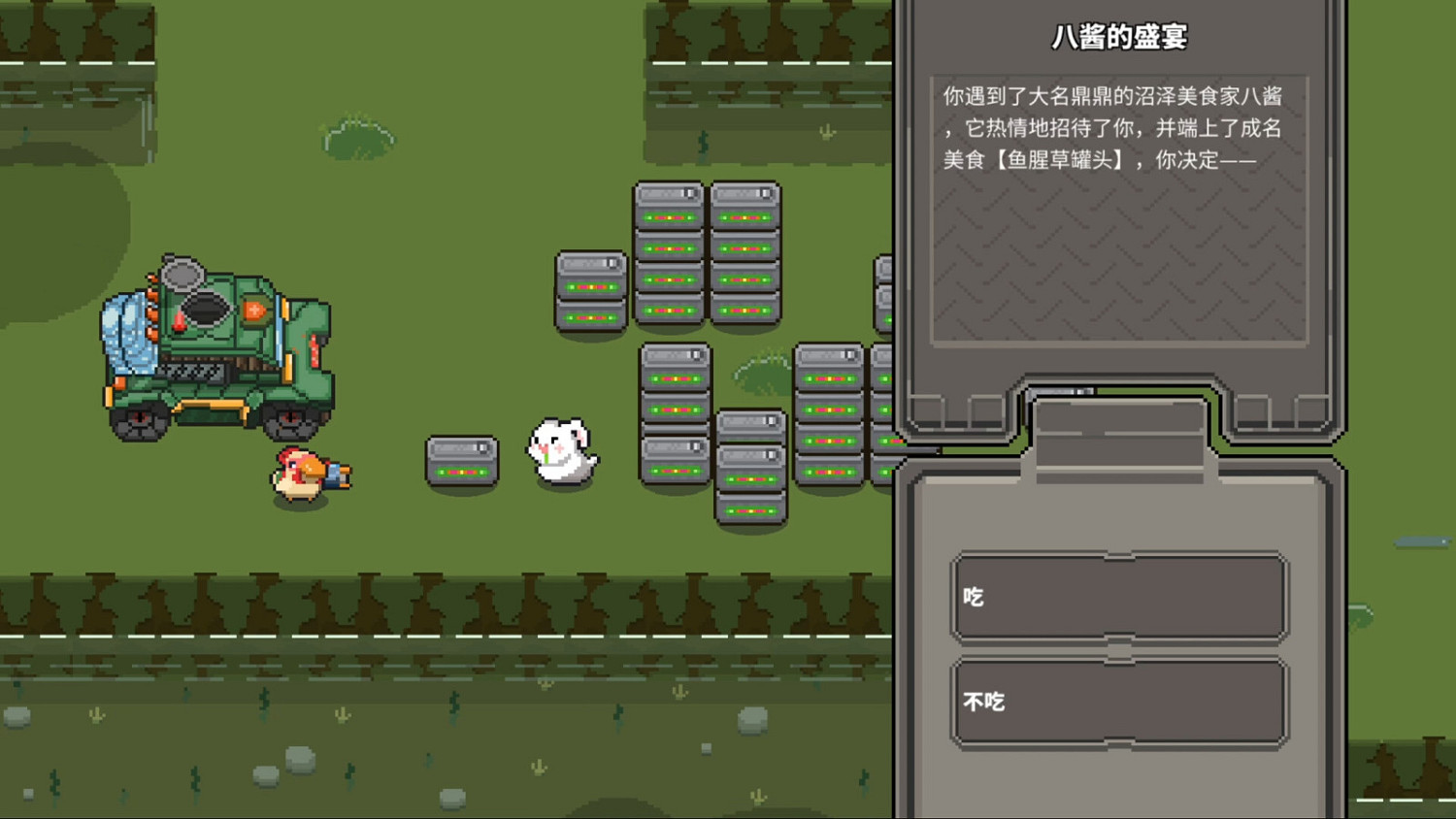Viewport: 1456px width, 819px height.
Task: Click the 不吃 (Don't eat) button
Action: [x=1117, y=702]
